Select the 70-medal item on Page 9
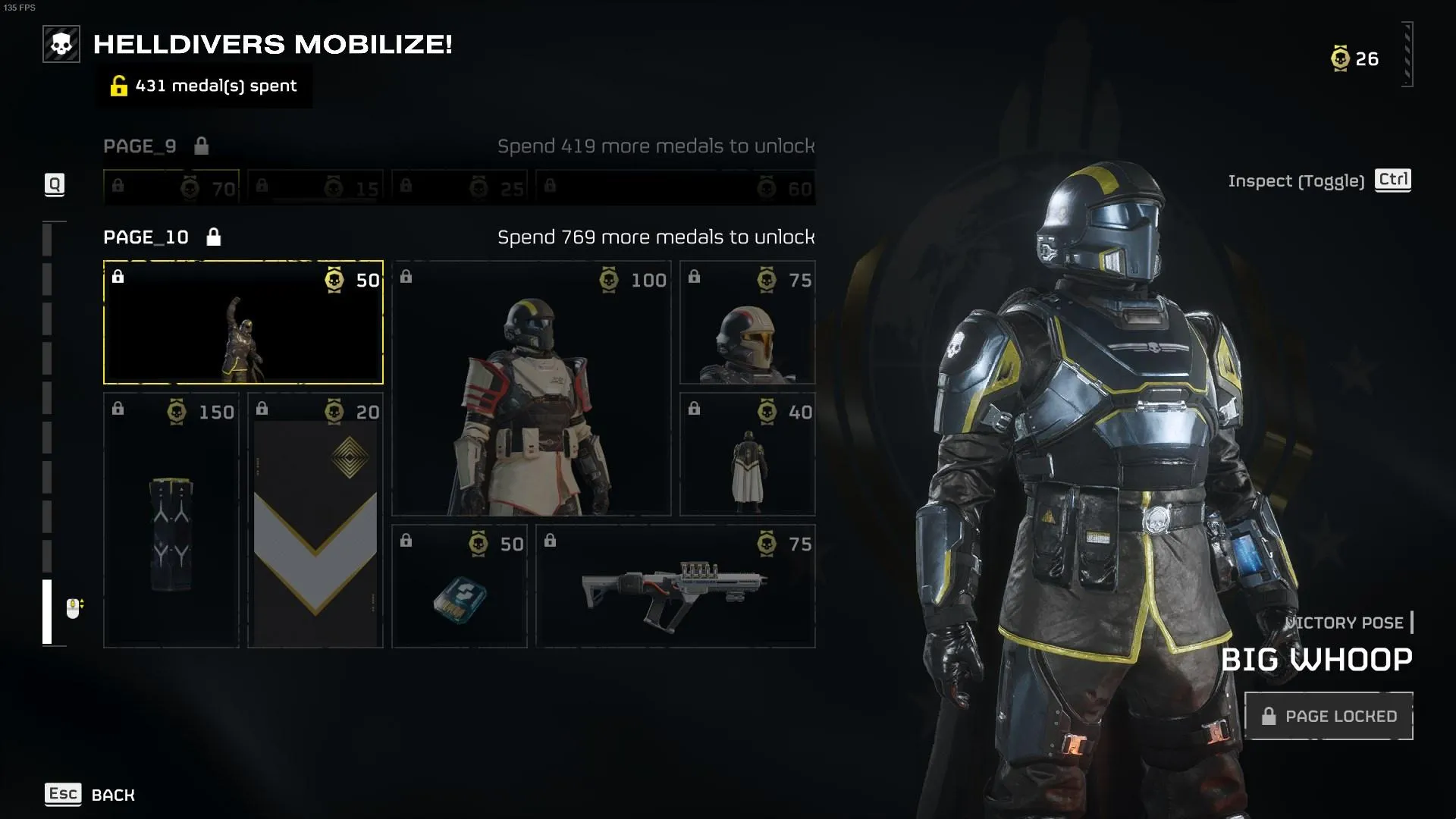The image size is (1456, 819). (x=171, y=187)
